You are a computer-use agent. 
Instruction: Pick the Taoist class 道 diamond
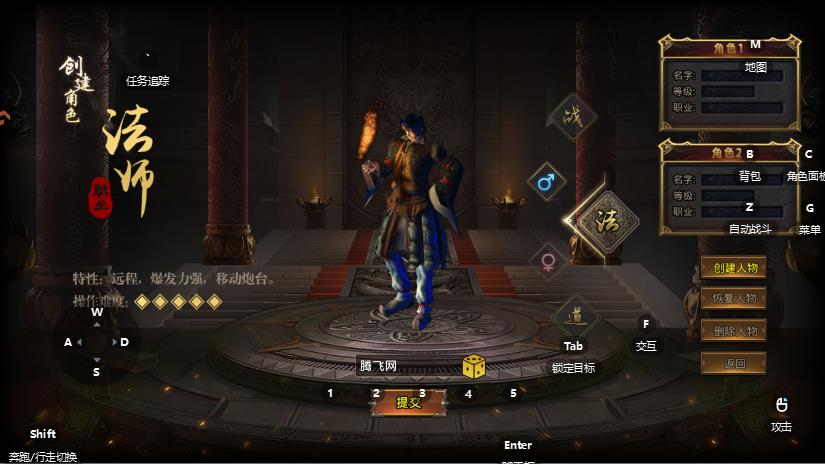pos(575,316)
